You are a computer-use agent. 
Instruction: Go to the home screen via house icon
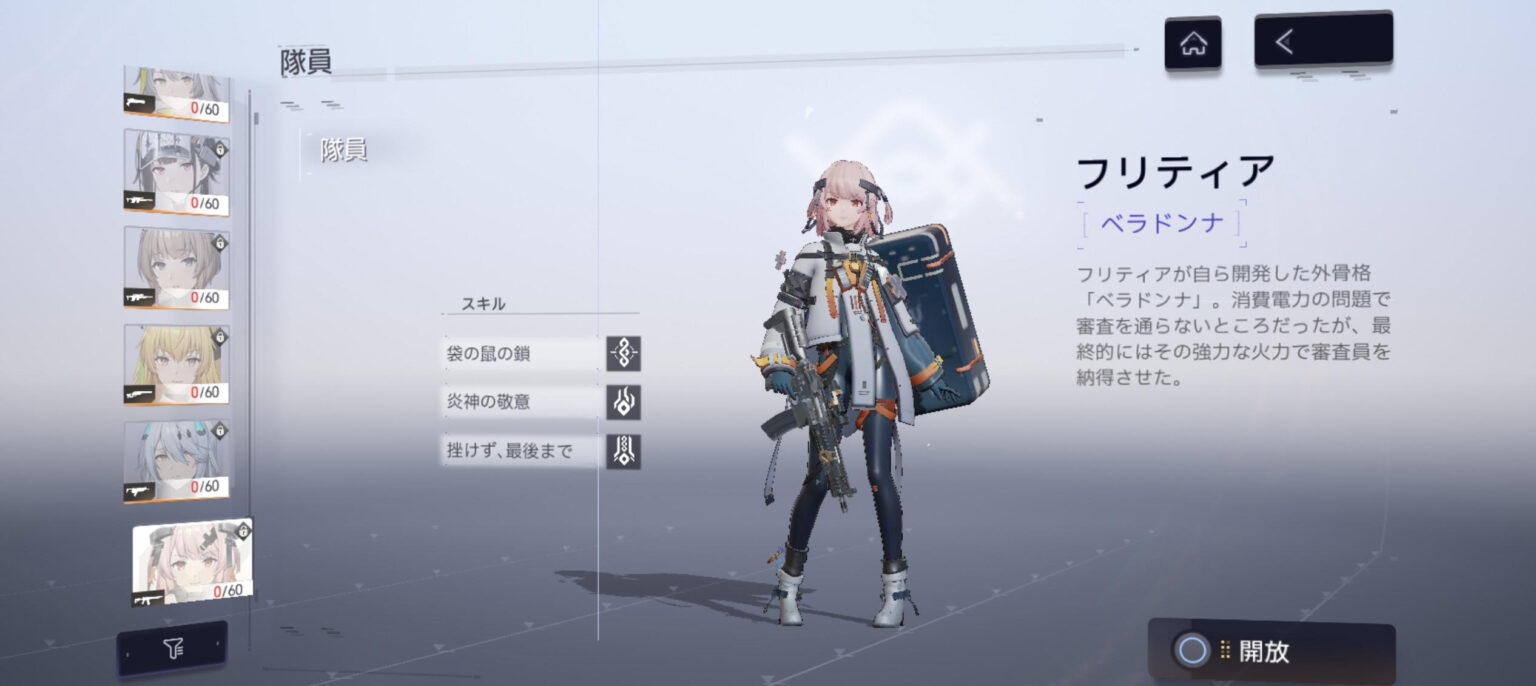tap(1192, 44)
